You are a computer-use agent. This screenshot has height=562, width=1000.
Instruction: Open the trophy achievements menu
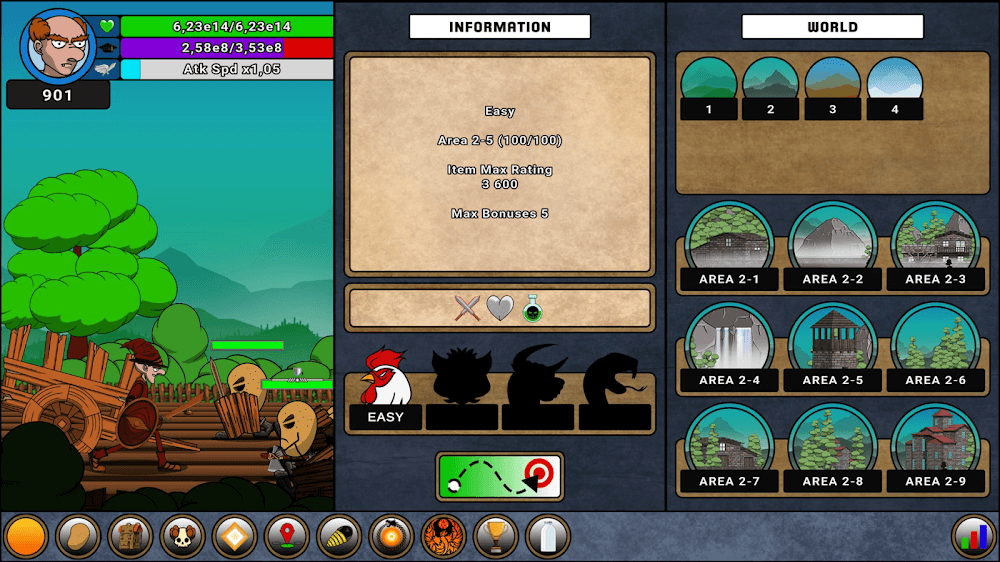coord(495,537)
